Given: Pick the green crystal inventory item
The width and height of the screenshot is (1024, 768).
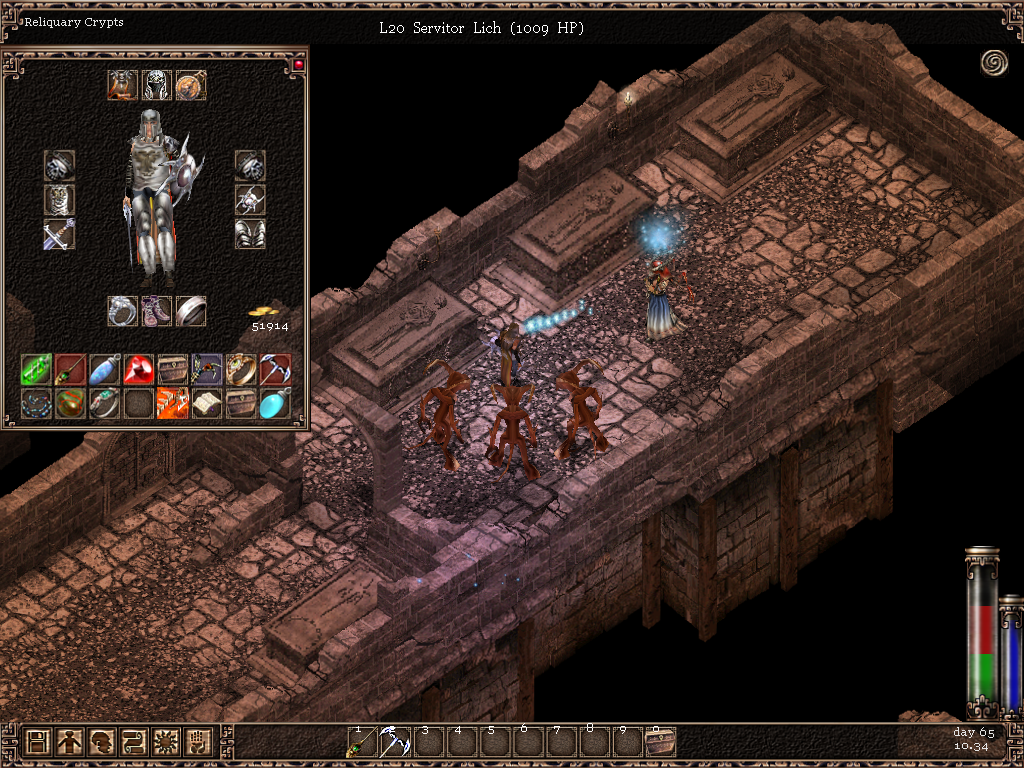Looking at the screenshot, I should tap(37, 369).
